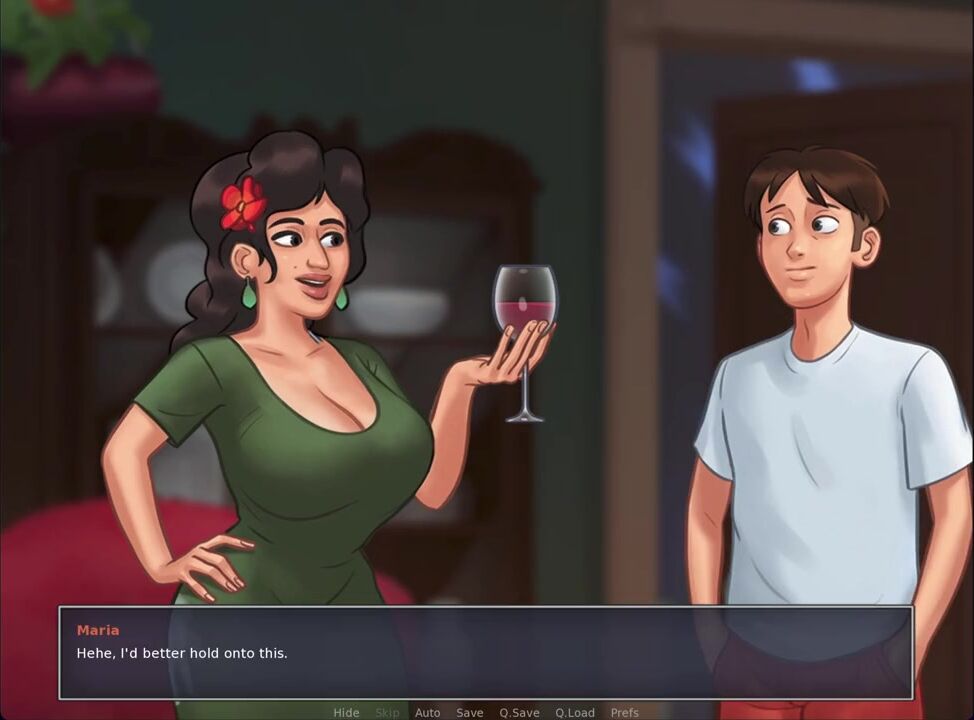Enable Auto text advance
The height and width of the screenshot is (720, 974).
click(427, 712)
